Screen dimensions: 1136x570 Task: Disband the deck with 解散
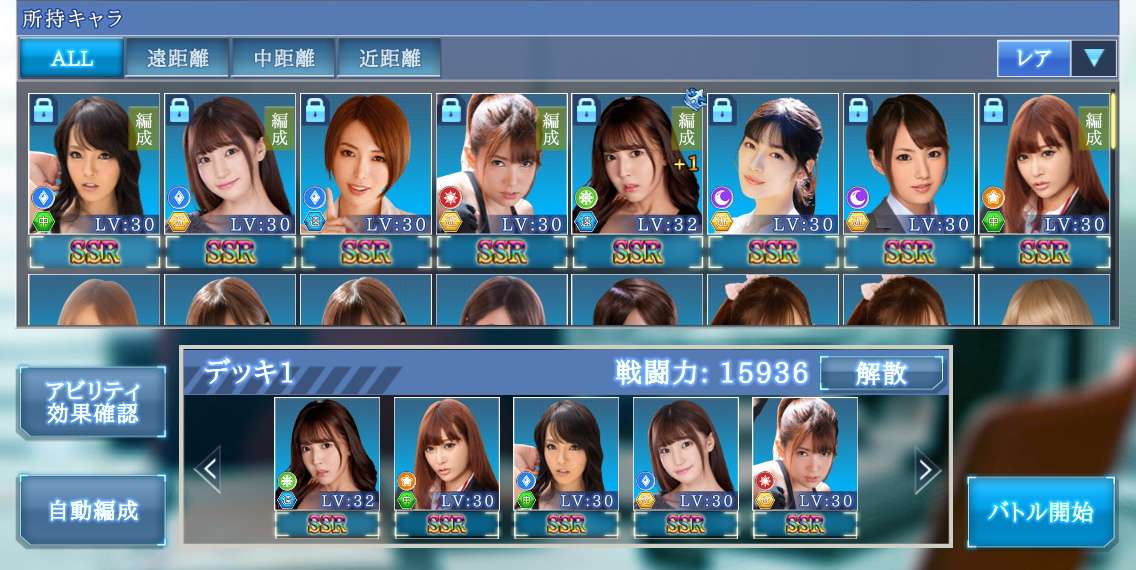click(881, 374)
